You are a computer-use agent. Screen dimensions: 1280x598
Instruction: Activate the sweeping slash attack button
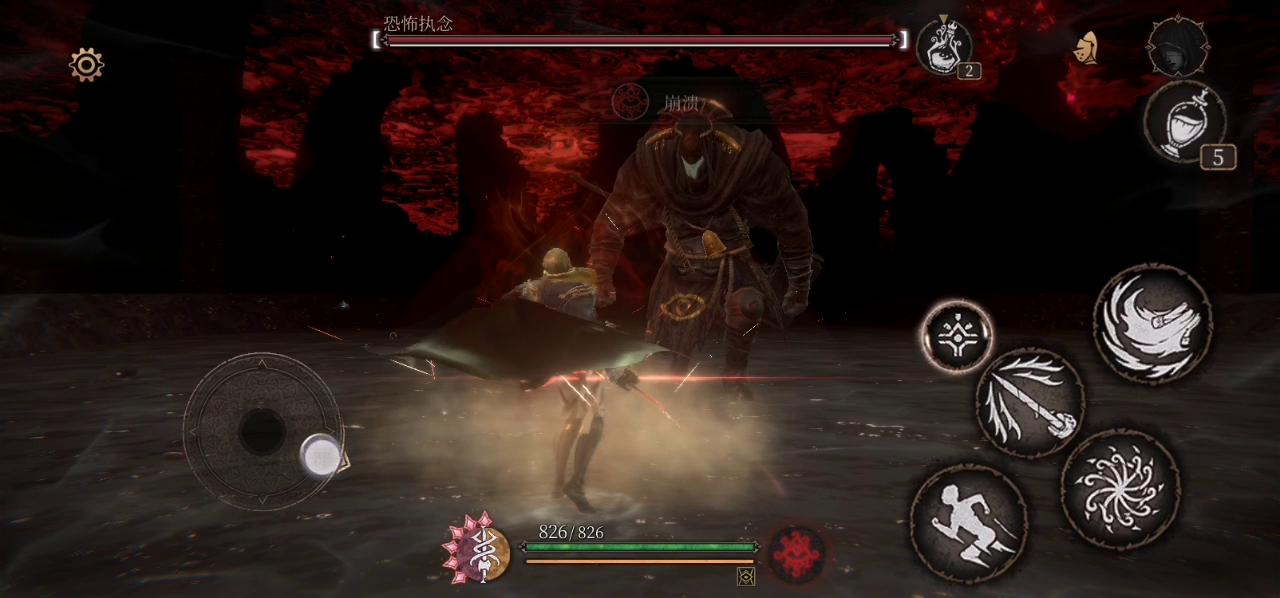pos(1153,323)
